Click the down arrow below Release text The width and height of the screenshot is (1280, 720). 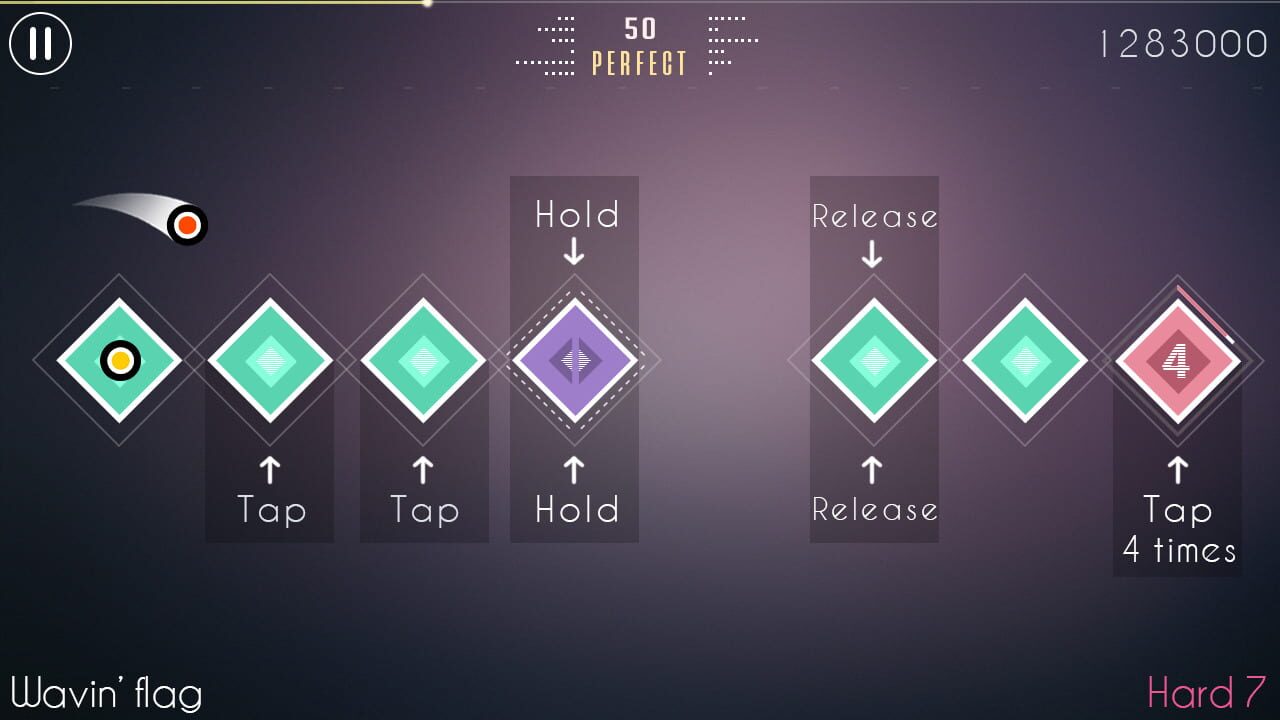click(874, 253)
